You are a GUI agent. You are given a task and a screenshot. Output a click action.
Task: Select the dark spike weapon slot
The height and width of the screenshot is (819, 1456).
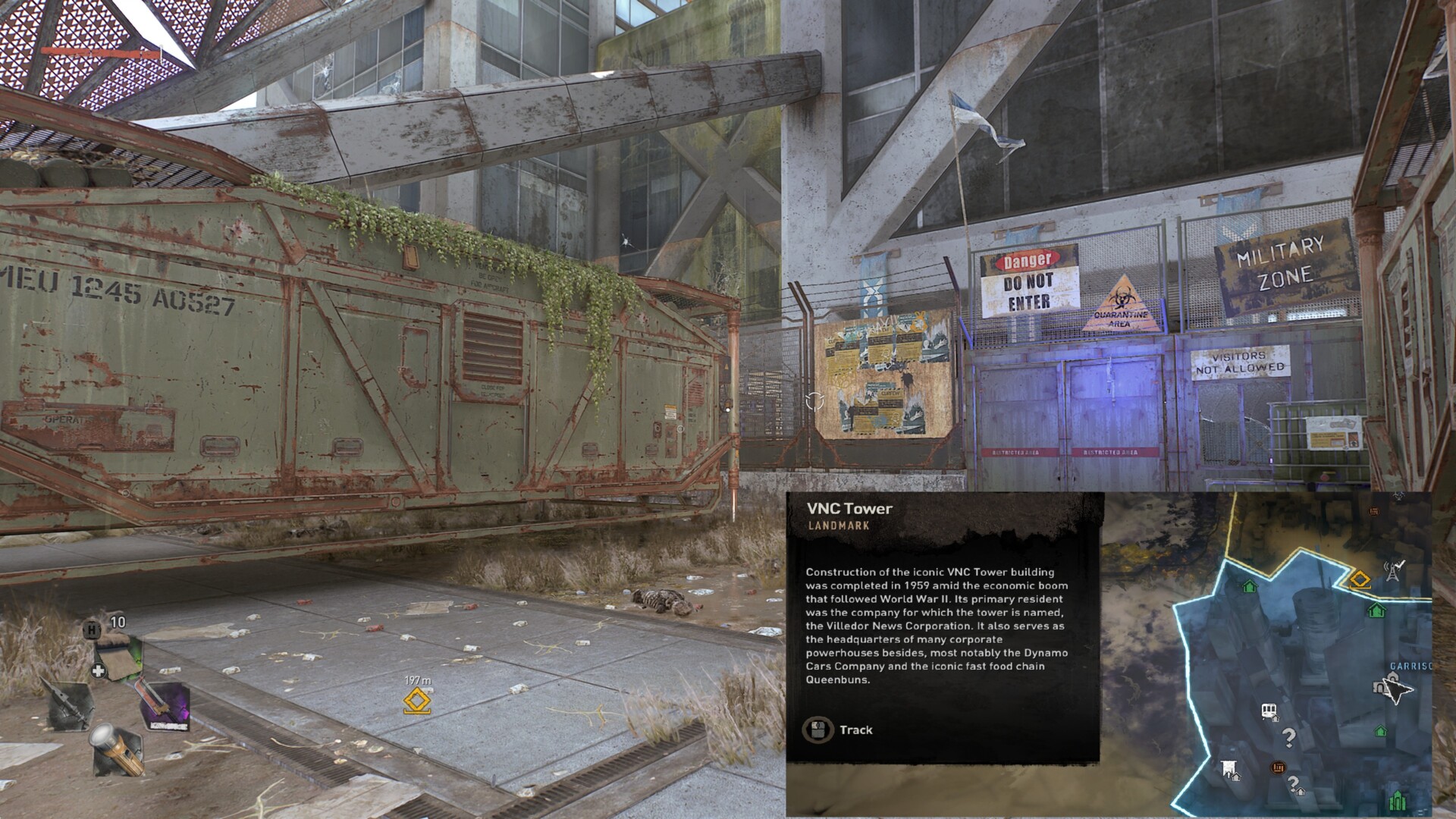point(70,705)
